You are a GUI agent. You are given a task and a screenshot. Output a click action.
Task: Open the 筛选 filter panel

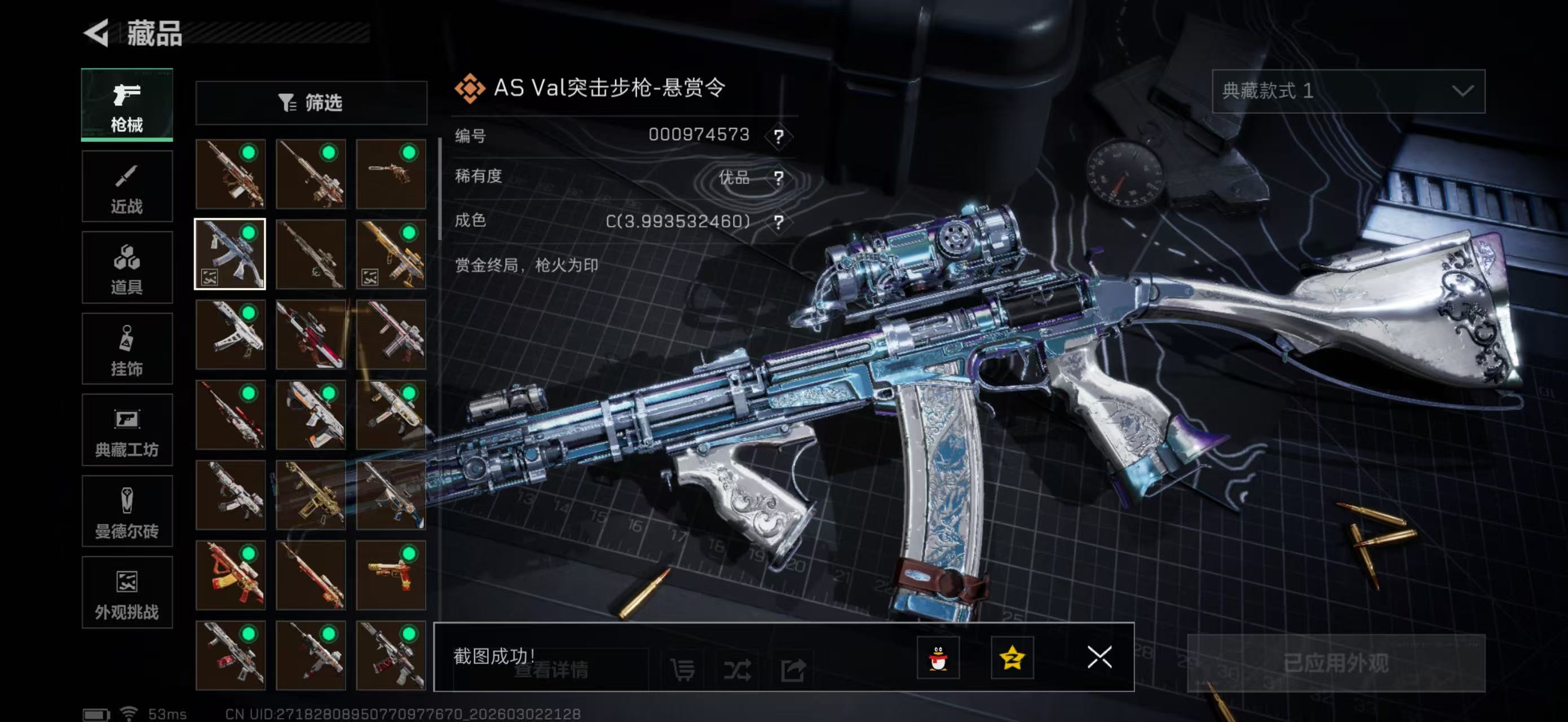[x=312, y=103]
